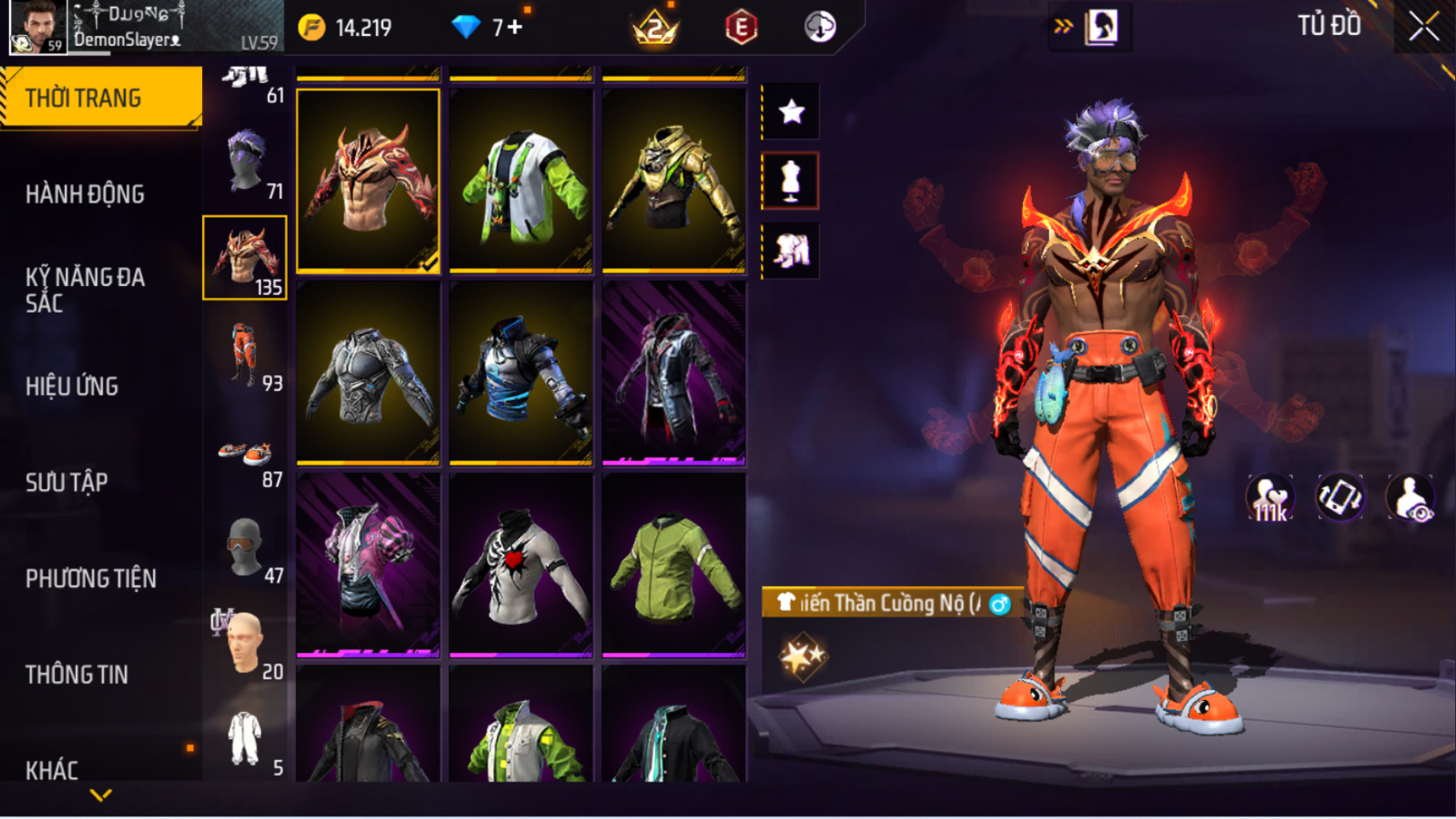The width and height of the screenshot is (1456, 819).
Task: Switch to Kỹ Năng Đa Sắc section
Action: pos(85,290)
